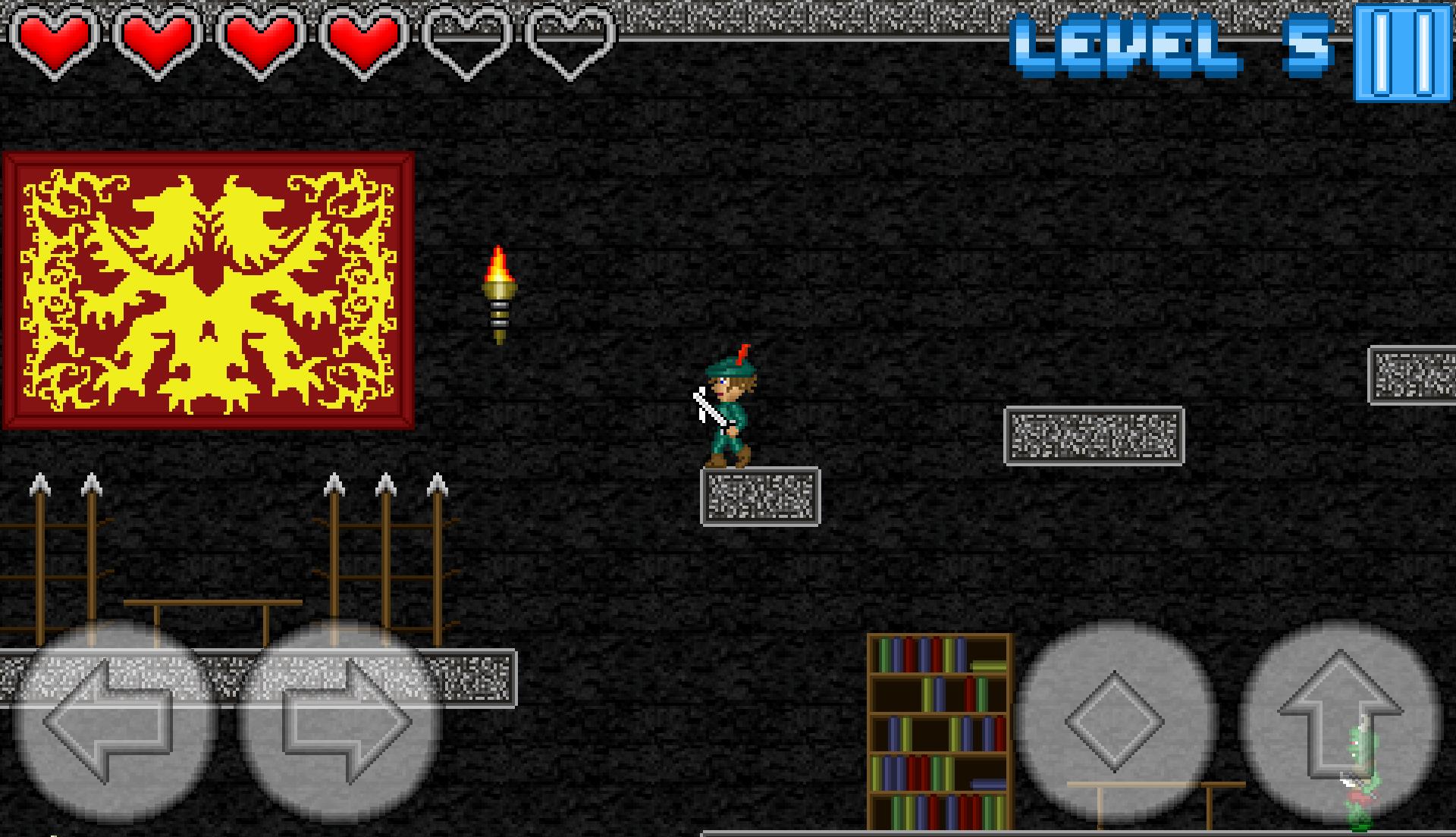1456x837 pixels.
Task: Click the first filled red heart
Action: click(x=55, y=42)
